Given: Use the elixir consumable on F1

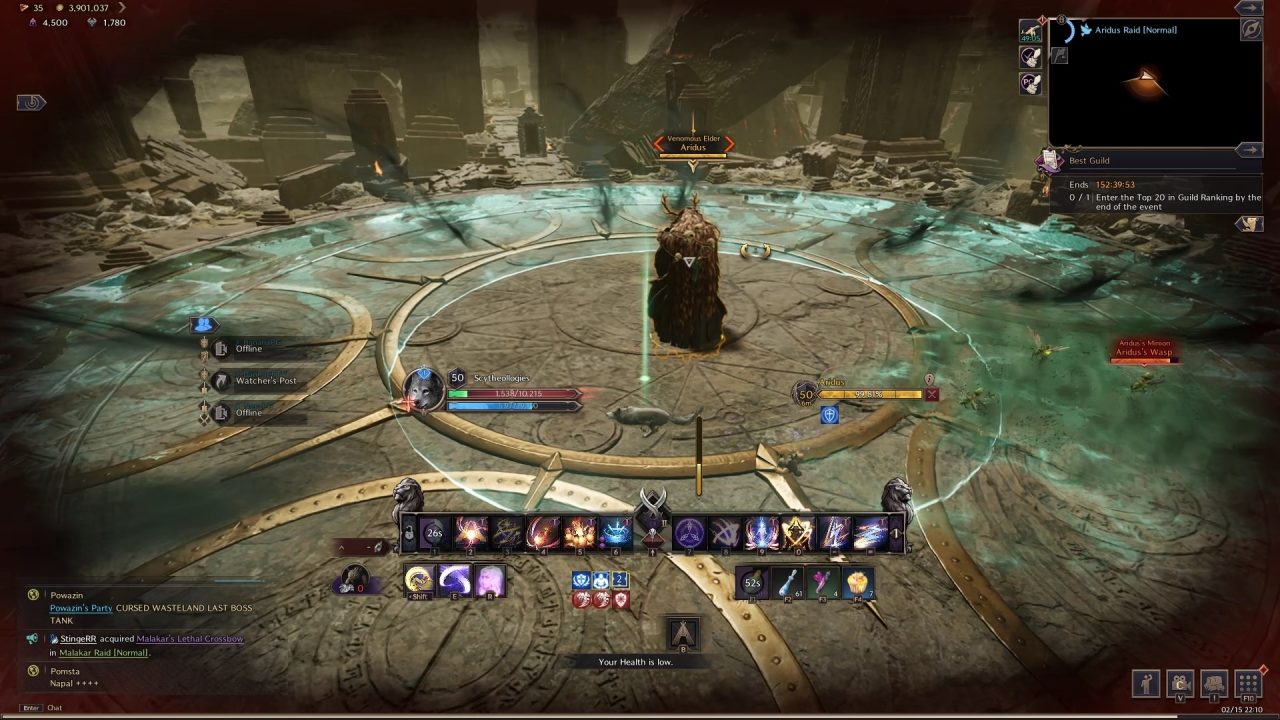Looking at the screenshot, I should pyautogui.click(x=752, y=584).
